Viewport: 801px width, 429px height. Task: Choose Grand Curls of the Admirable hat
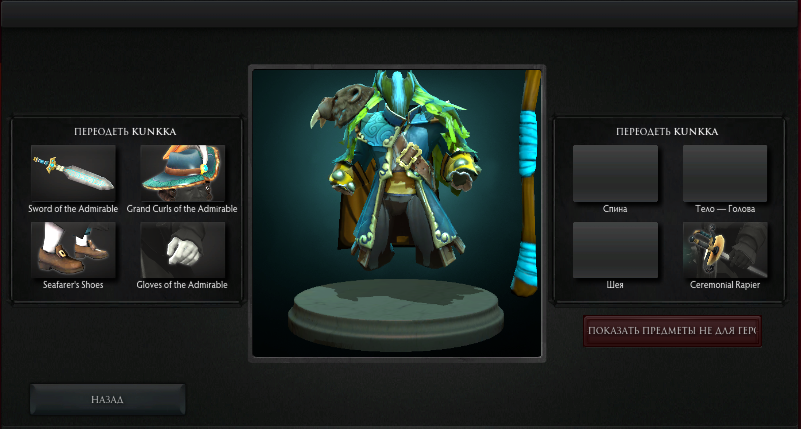tap(182, 174)
